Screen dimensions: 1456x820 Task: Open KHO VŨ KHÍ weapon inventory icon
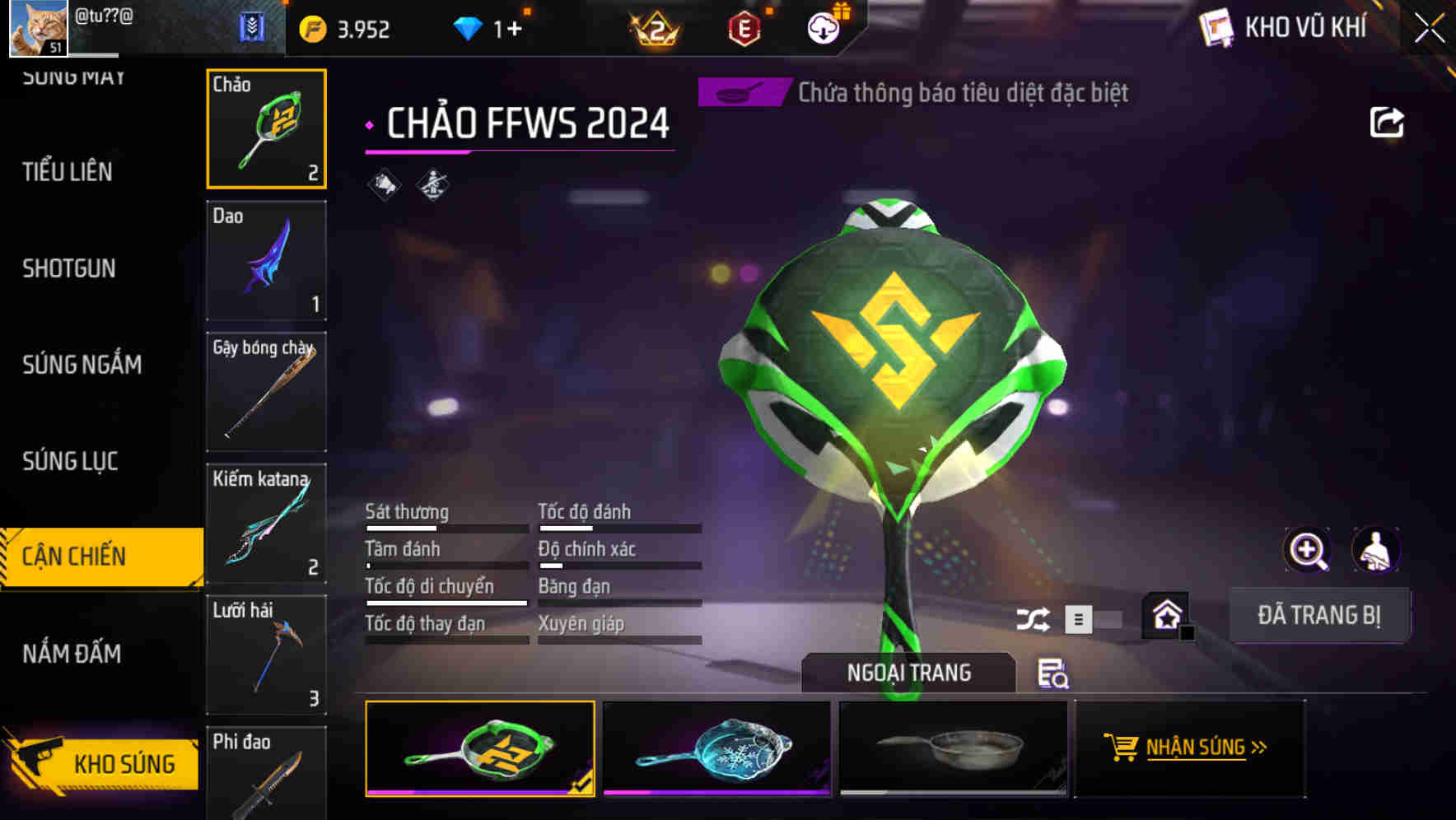[1215, 26]
